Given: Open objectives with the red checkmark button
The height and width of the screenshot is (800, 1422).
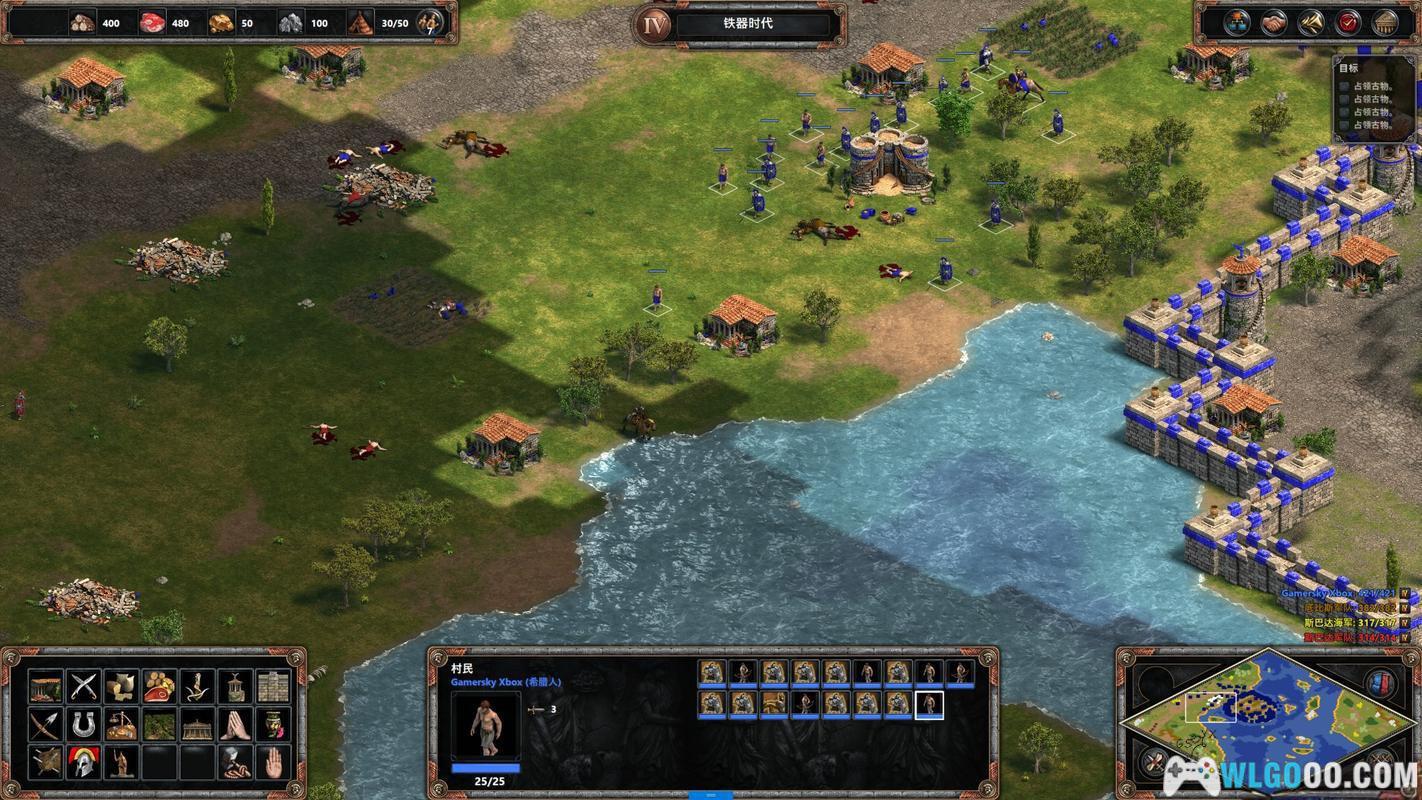Looking at the screenshot, I should click(1348, 22).
